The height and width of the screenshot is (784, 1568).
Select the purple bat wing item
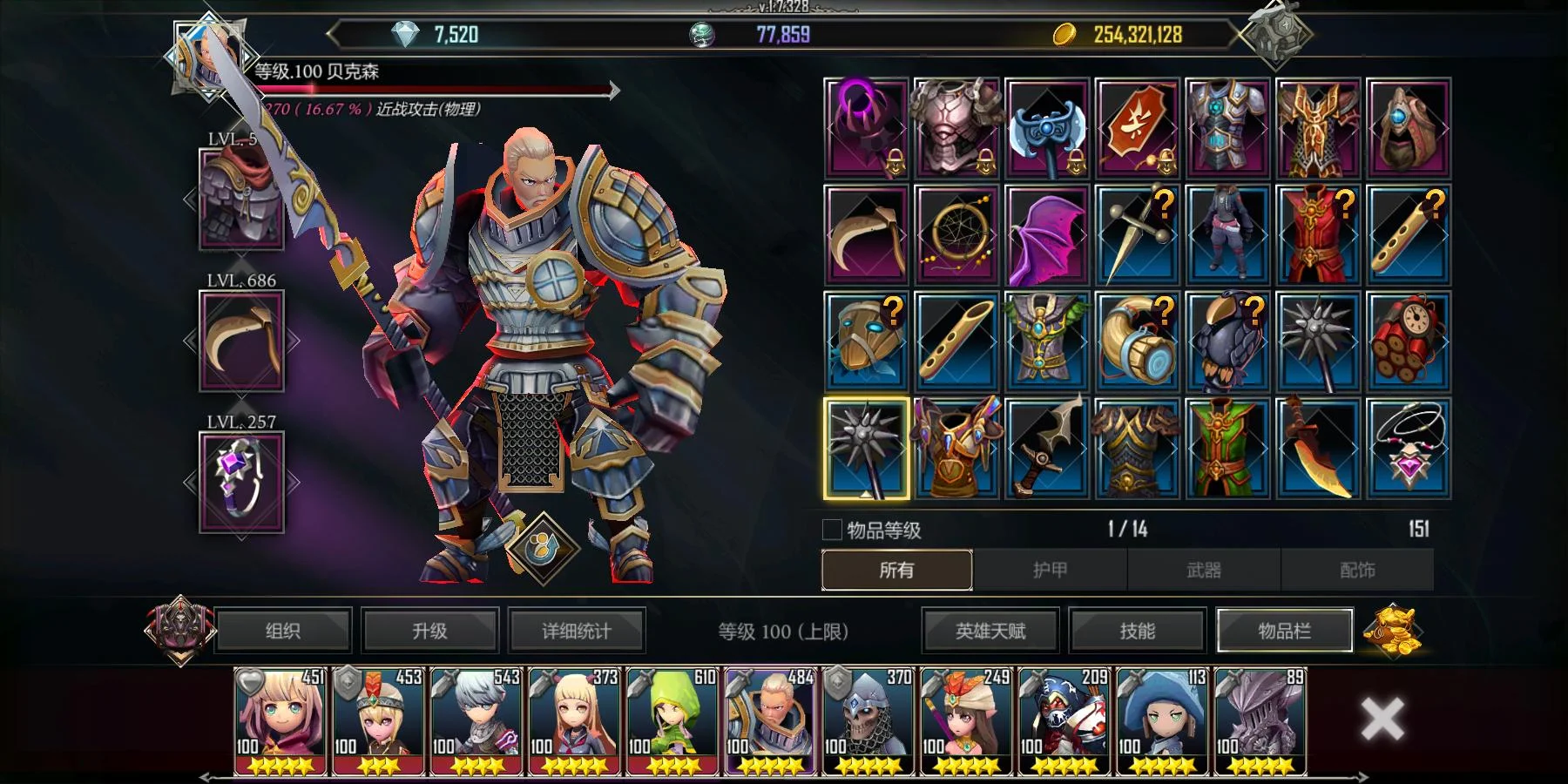click(1047, 235)
